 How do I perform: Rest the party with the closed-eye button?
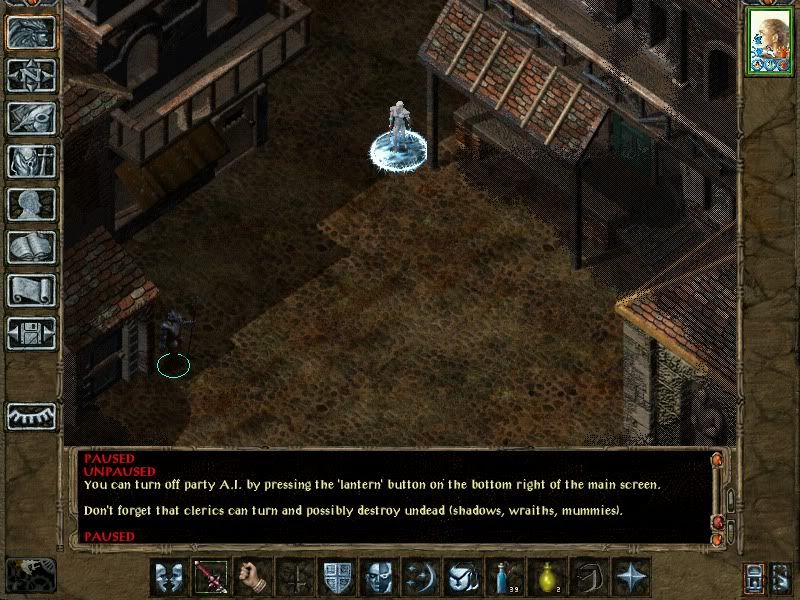tap(31, 414)
